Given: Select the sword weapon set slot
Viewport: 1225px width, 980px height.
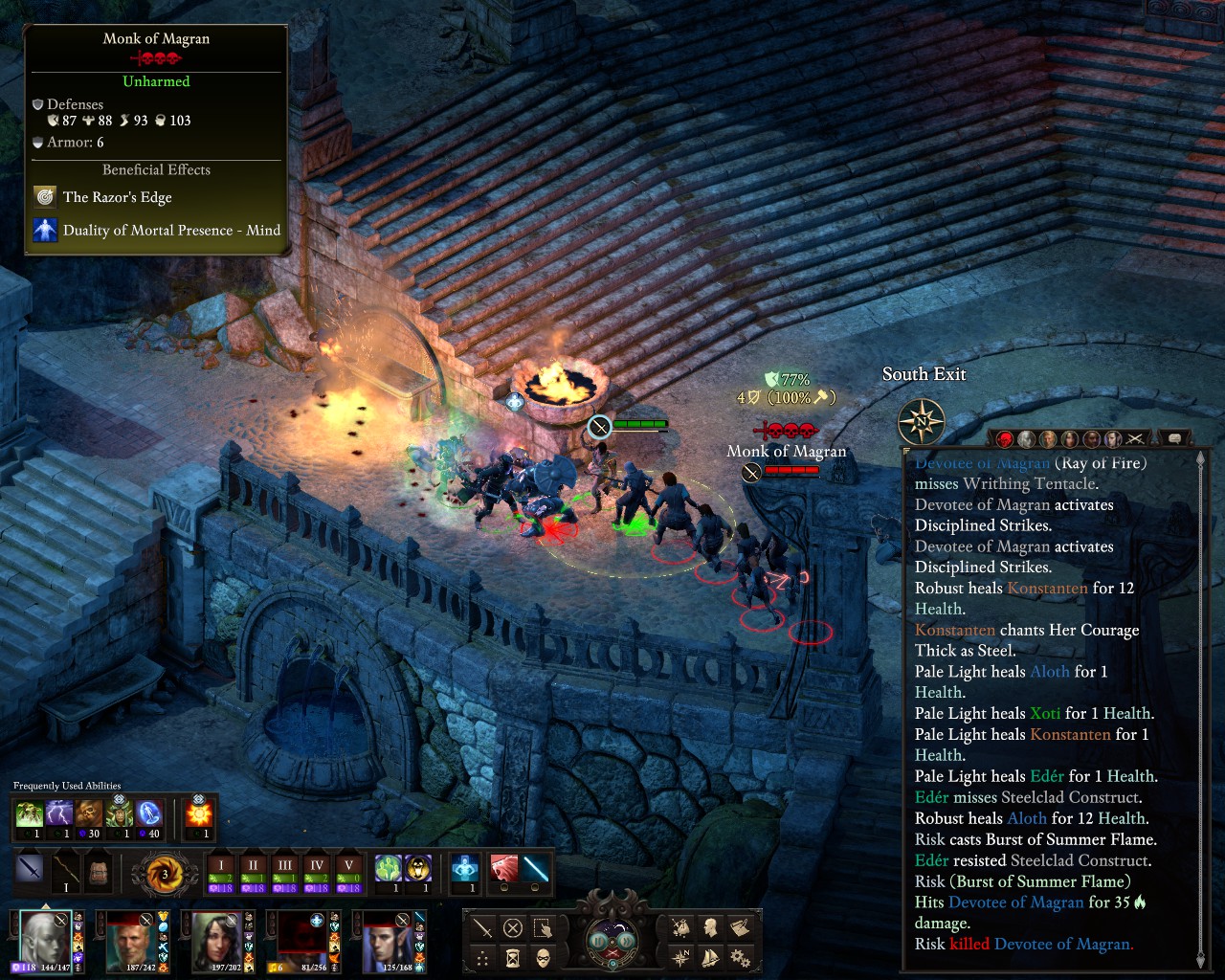Looking at the screenshot, I should pyautogui.click(x=30, y=871).
